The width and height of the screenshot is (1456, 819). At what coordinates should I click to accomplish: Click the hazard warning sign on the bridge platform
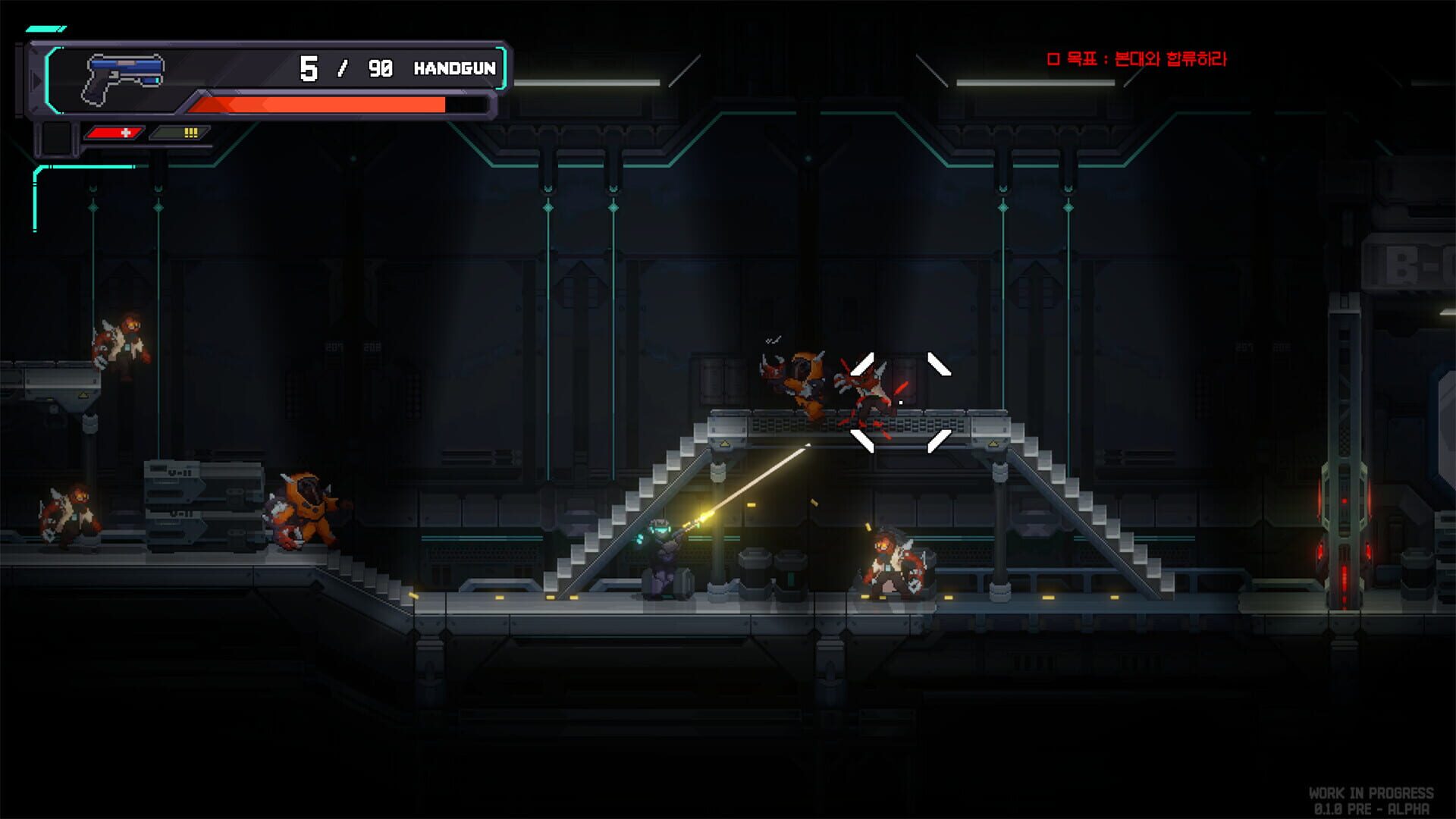pyautogui.click(x=725, y=444)
